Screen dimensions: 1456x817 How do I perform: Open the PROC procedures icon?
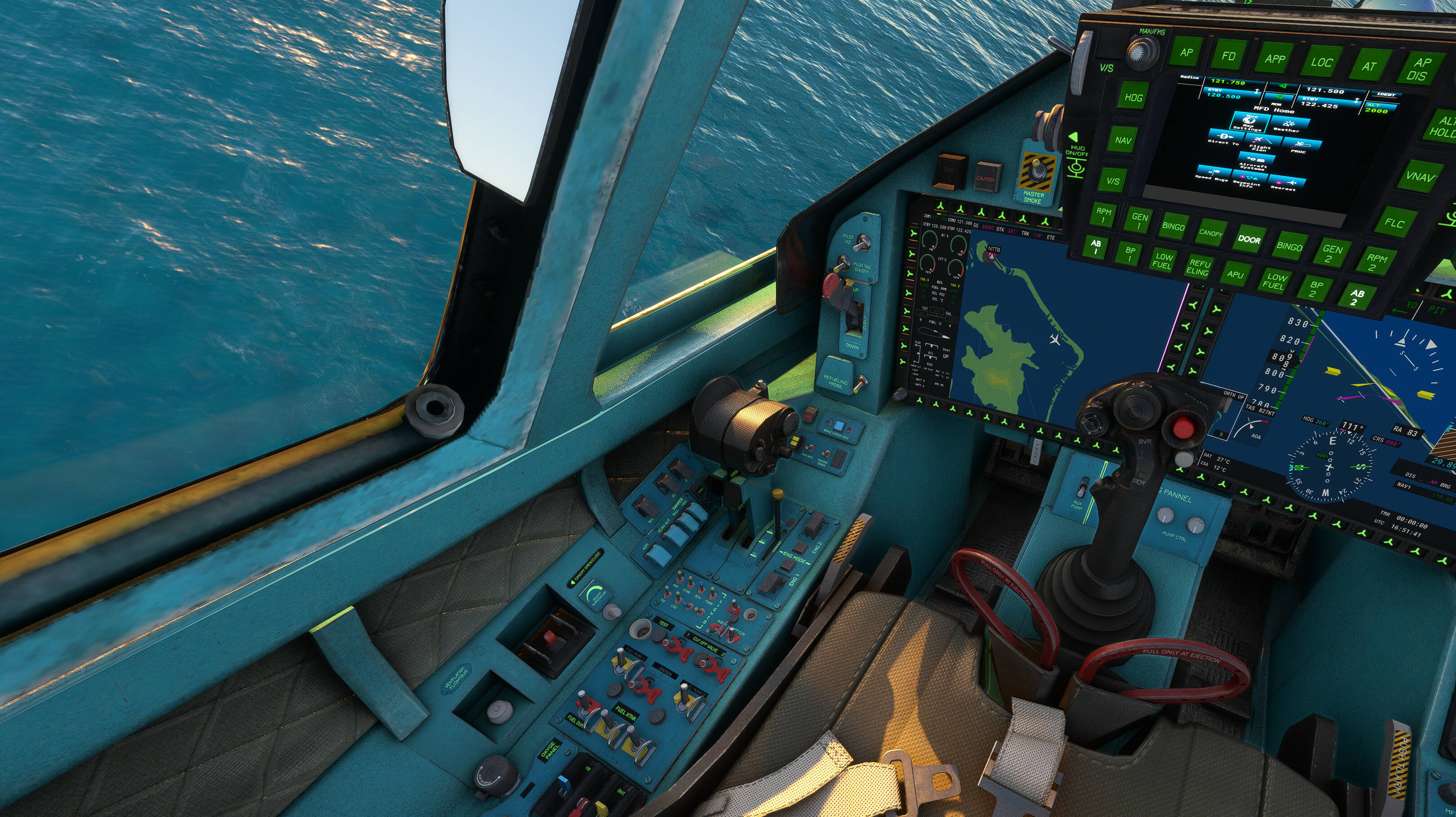(x=1299, y=146)
